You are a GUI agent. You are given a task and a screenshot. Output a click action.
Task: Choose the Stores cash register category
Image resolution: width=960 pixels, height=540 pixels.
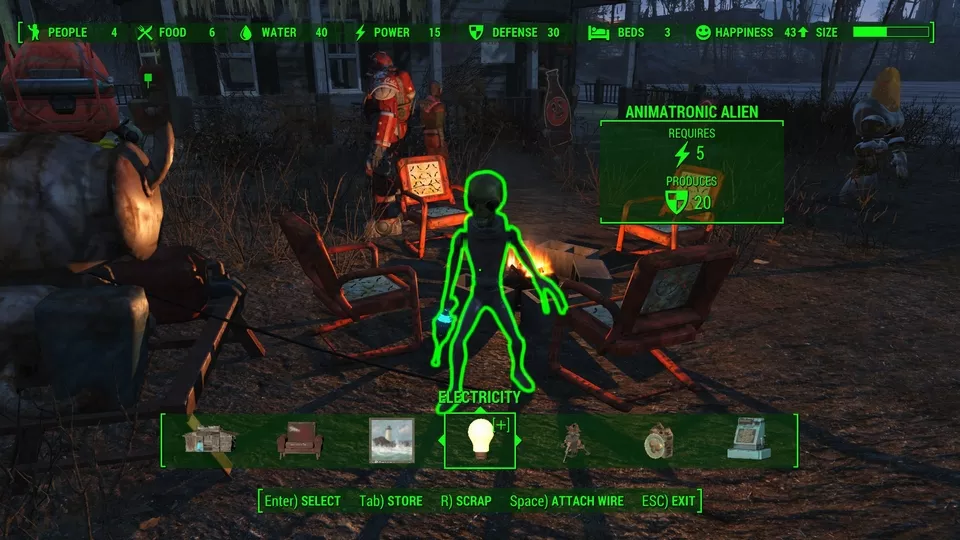[749, 440]
